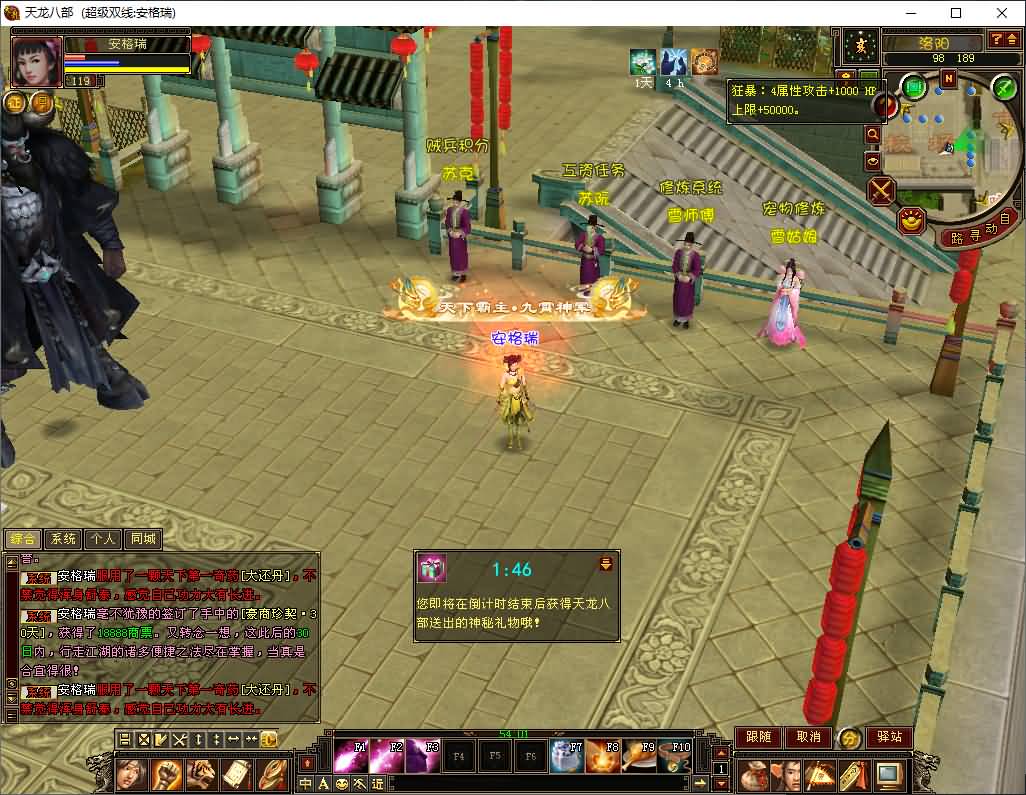The height and width of the screenshot is (795, 1026).
Task: Open the gold ingot shop icon
Action: tap(911, 221)
